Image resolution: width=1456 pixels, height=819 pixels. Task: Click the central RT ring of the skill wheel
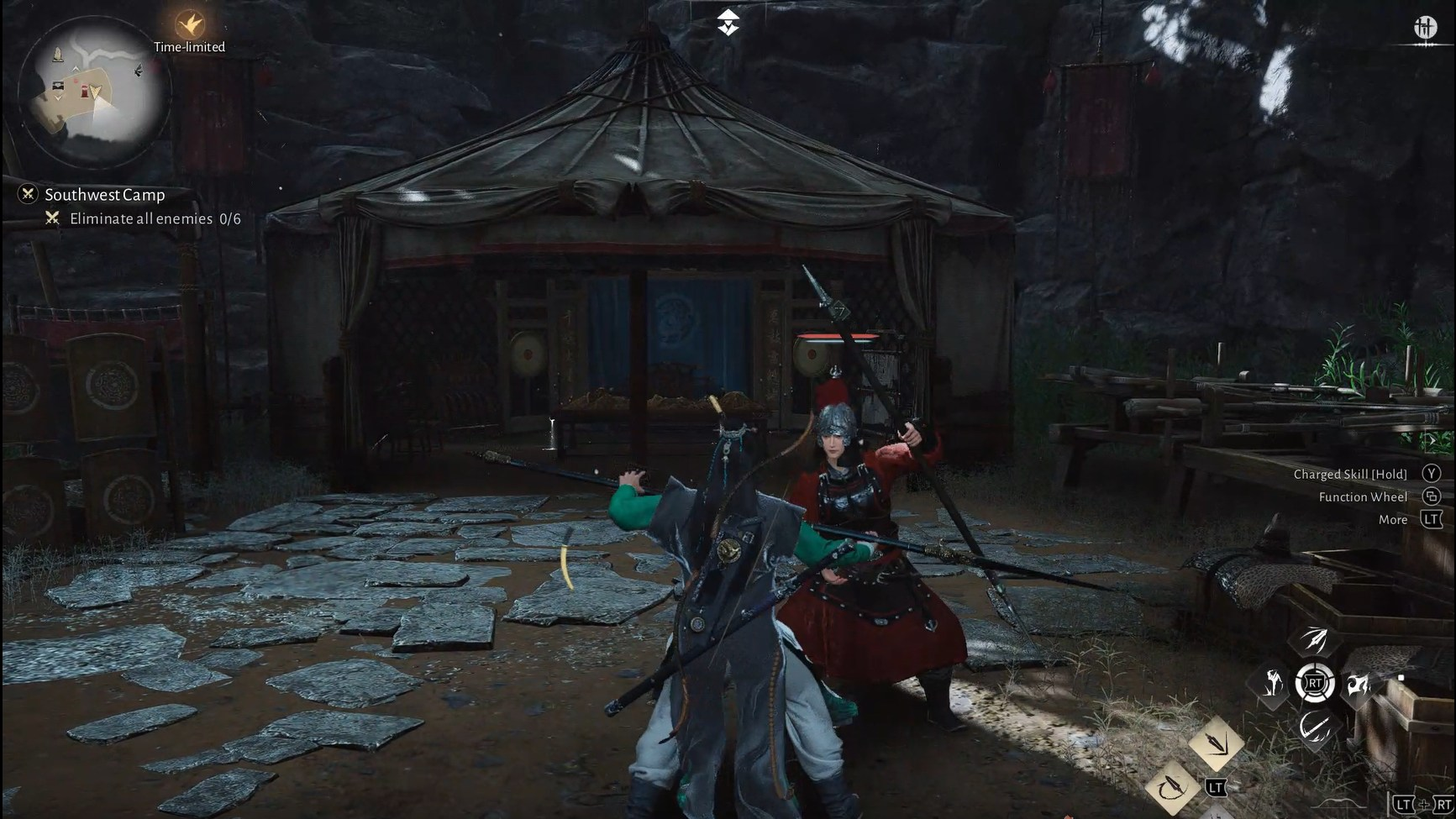click(1315, 683)
